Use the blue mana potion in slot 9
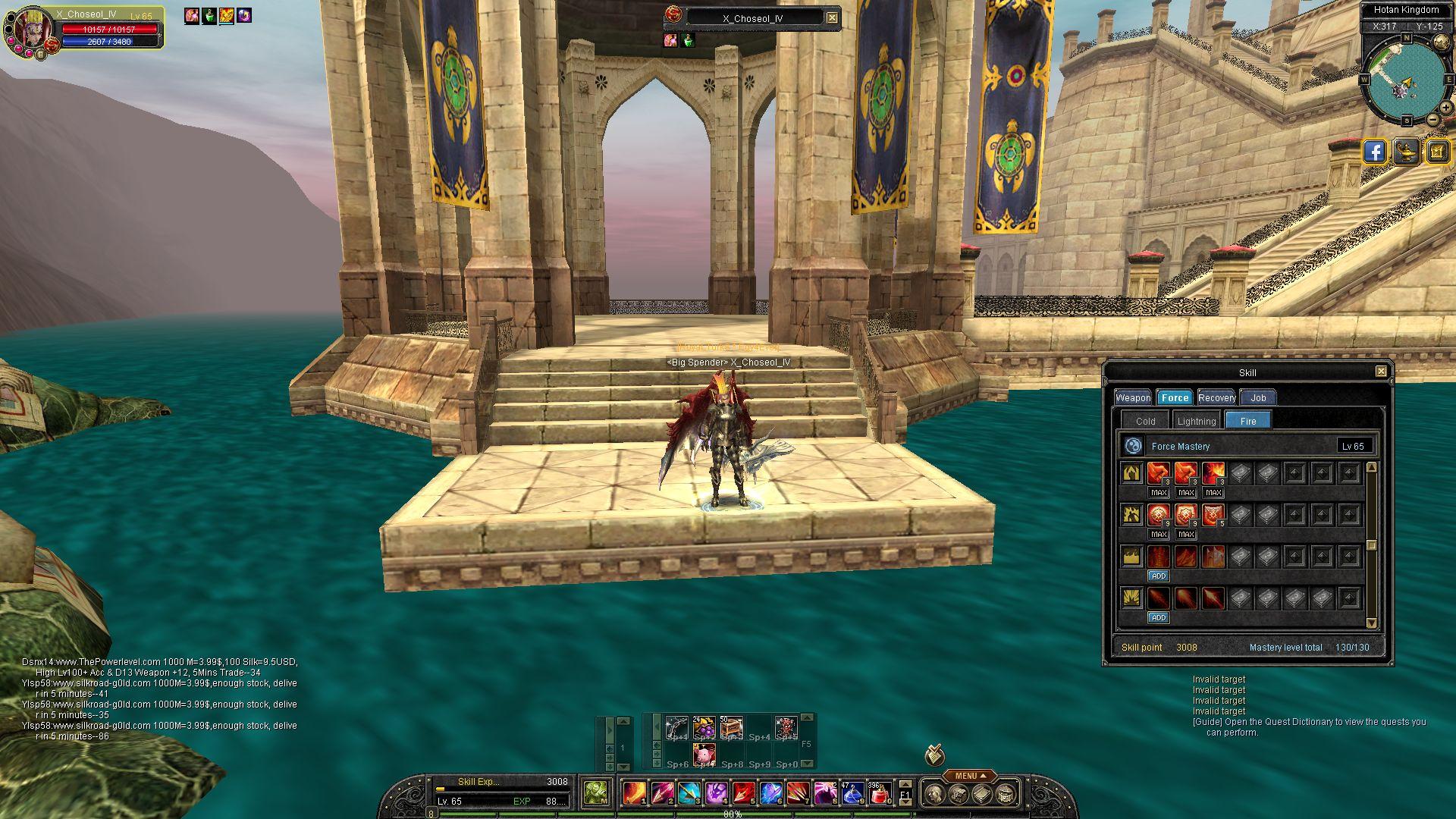This screenshot has height=819, width=1456. coord(852,793)
